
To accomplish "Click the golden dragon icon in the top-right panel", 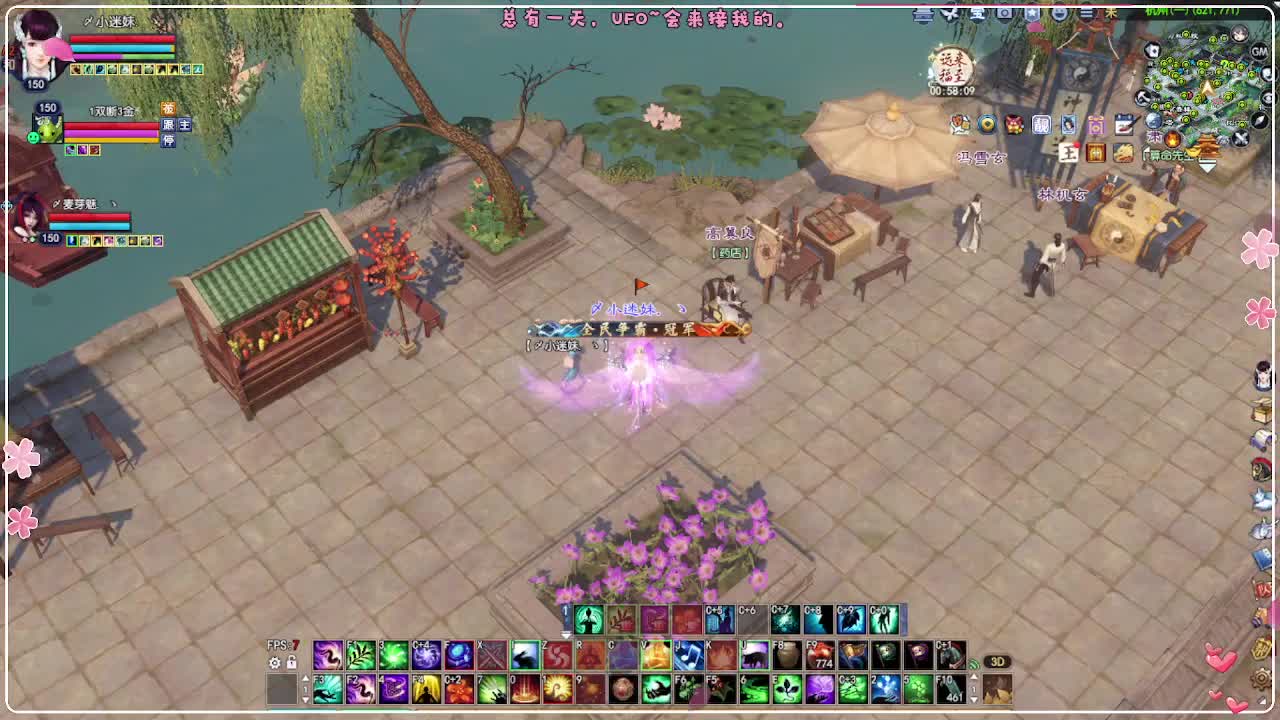I will tap(1123, 154).
